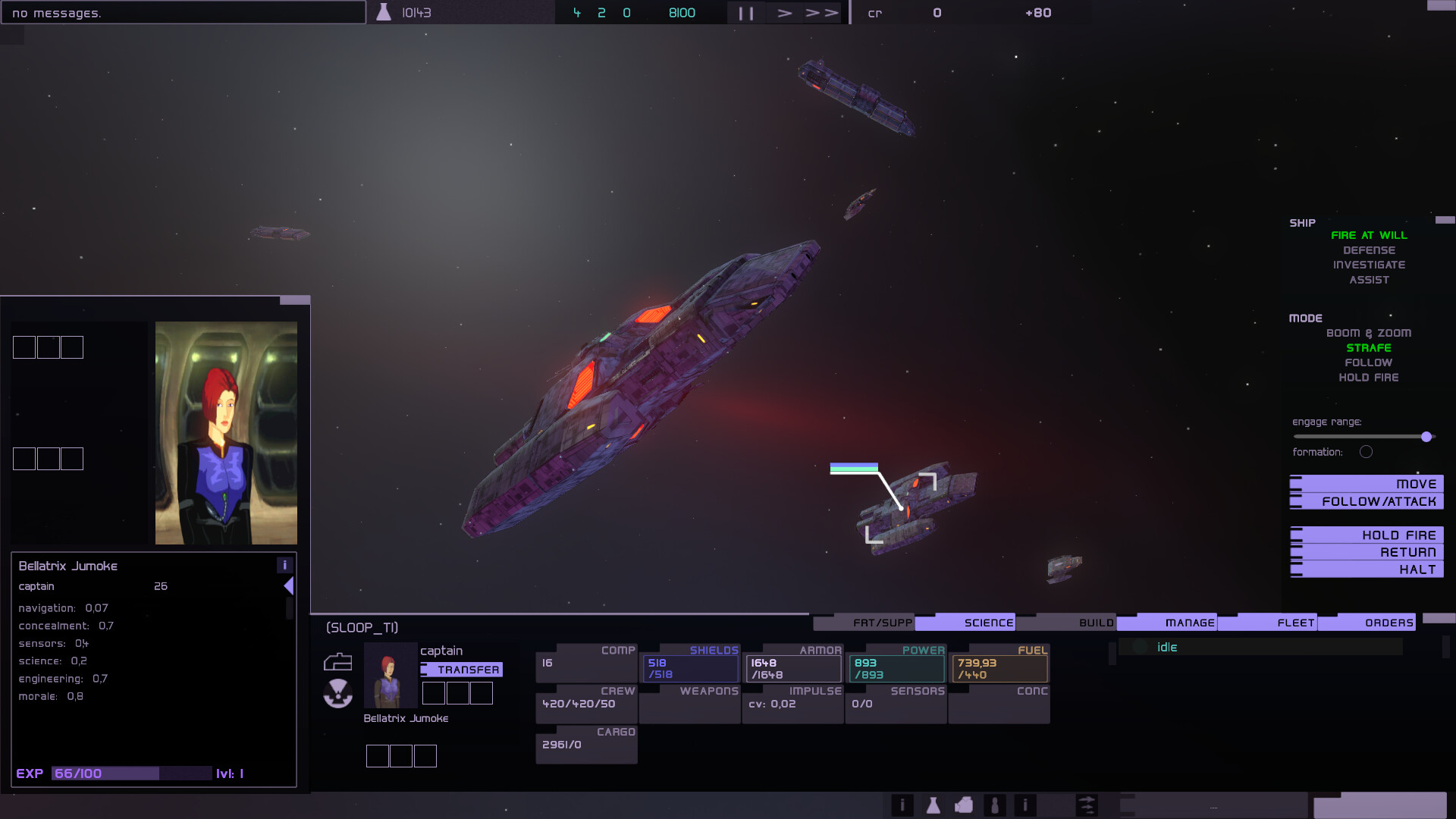This screenshot has width=1456, height=819.
Task: Click the radiation self-destruct icon
Action: click(x=337, y=694)
